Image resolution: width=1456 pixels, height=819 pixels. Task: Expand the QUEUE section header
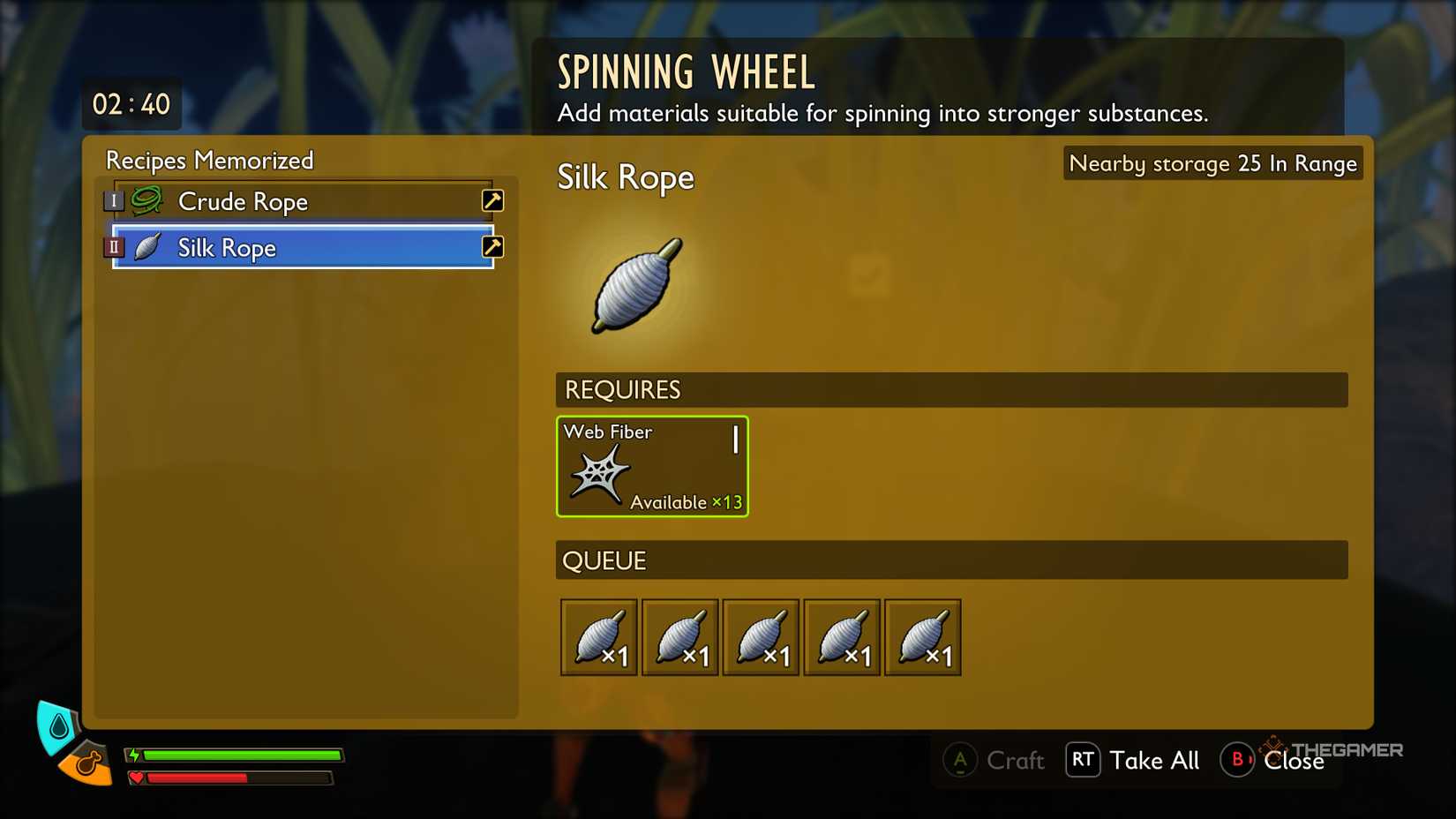tap(604, 560)
